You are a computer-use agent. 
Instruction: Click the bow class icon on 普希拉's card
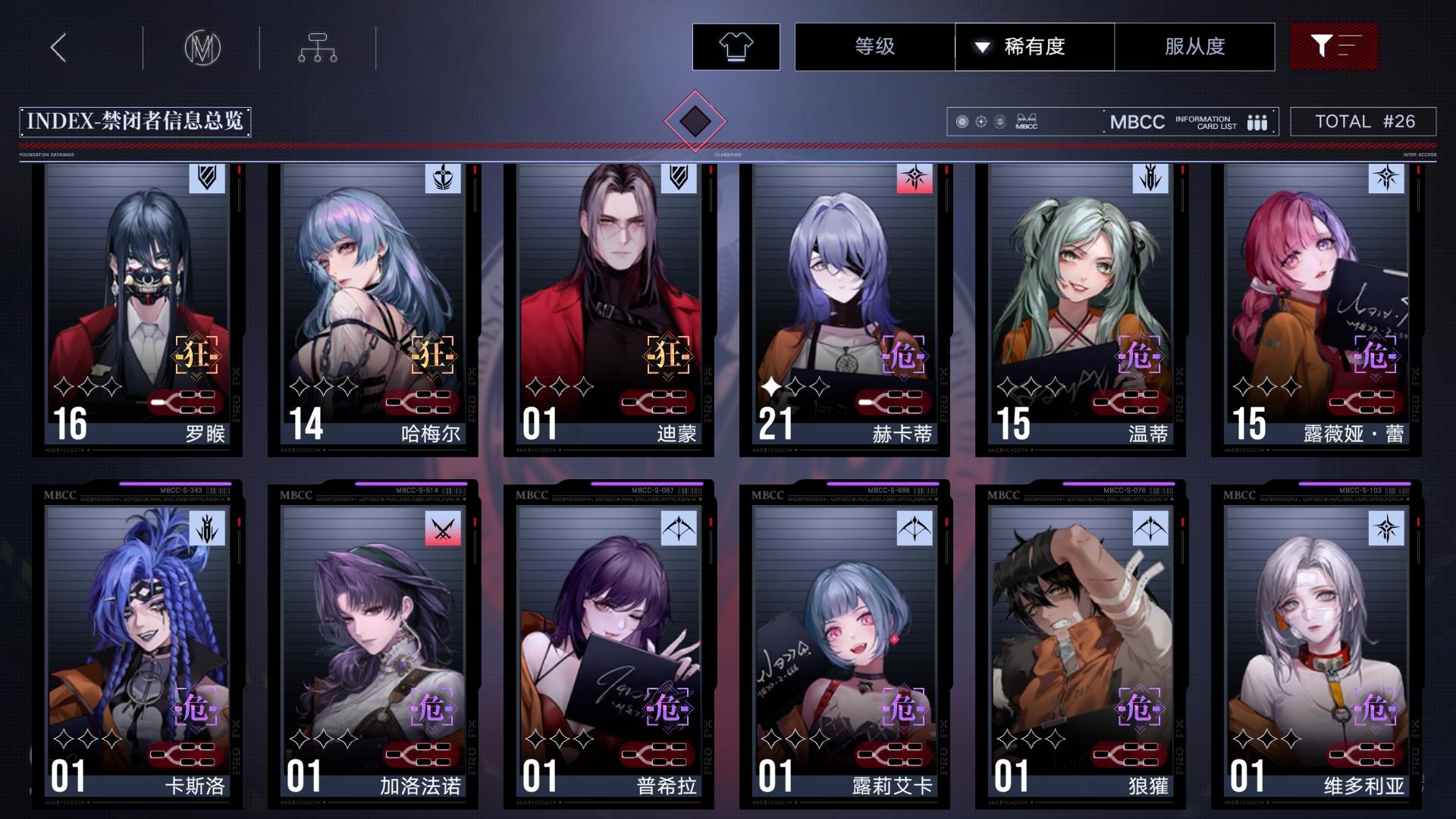point(677,529)
